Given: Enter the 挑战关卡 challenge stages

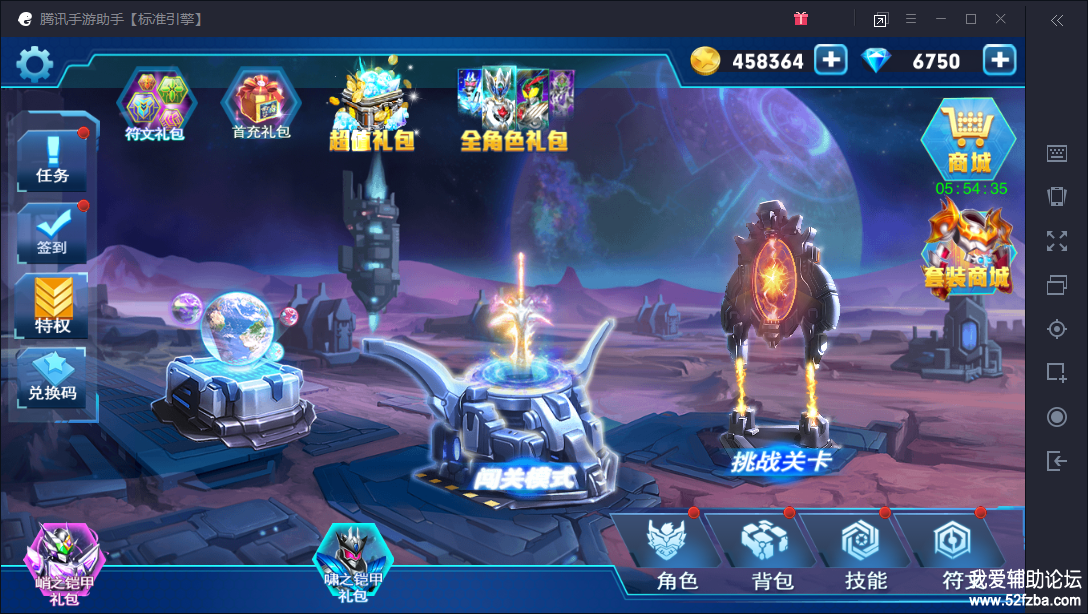Looking at the screenshot, I should (779, 400).
